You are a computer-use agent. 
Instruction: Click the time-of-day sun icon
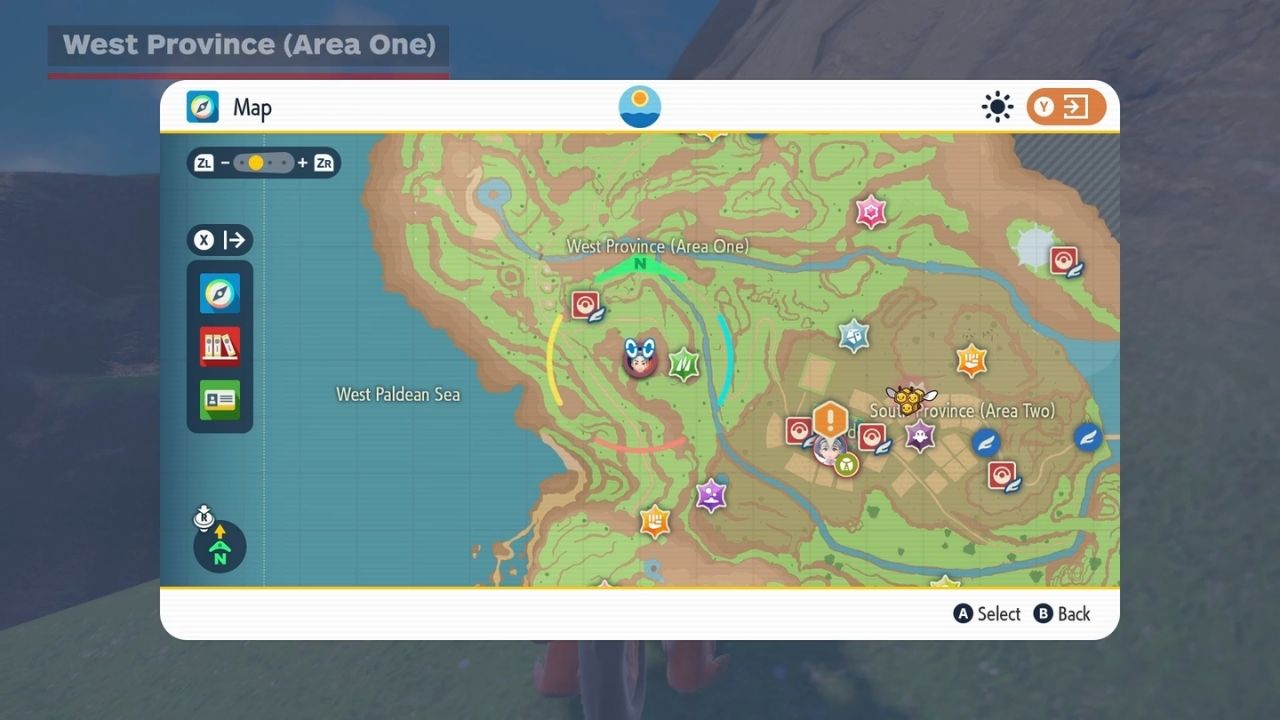640,107
